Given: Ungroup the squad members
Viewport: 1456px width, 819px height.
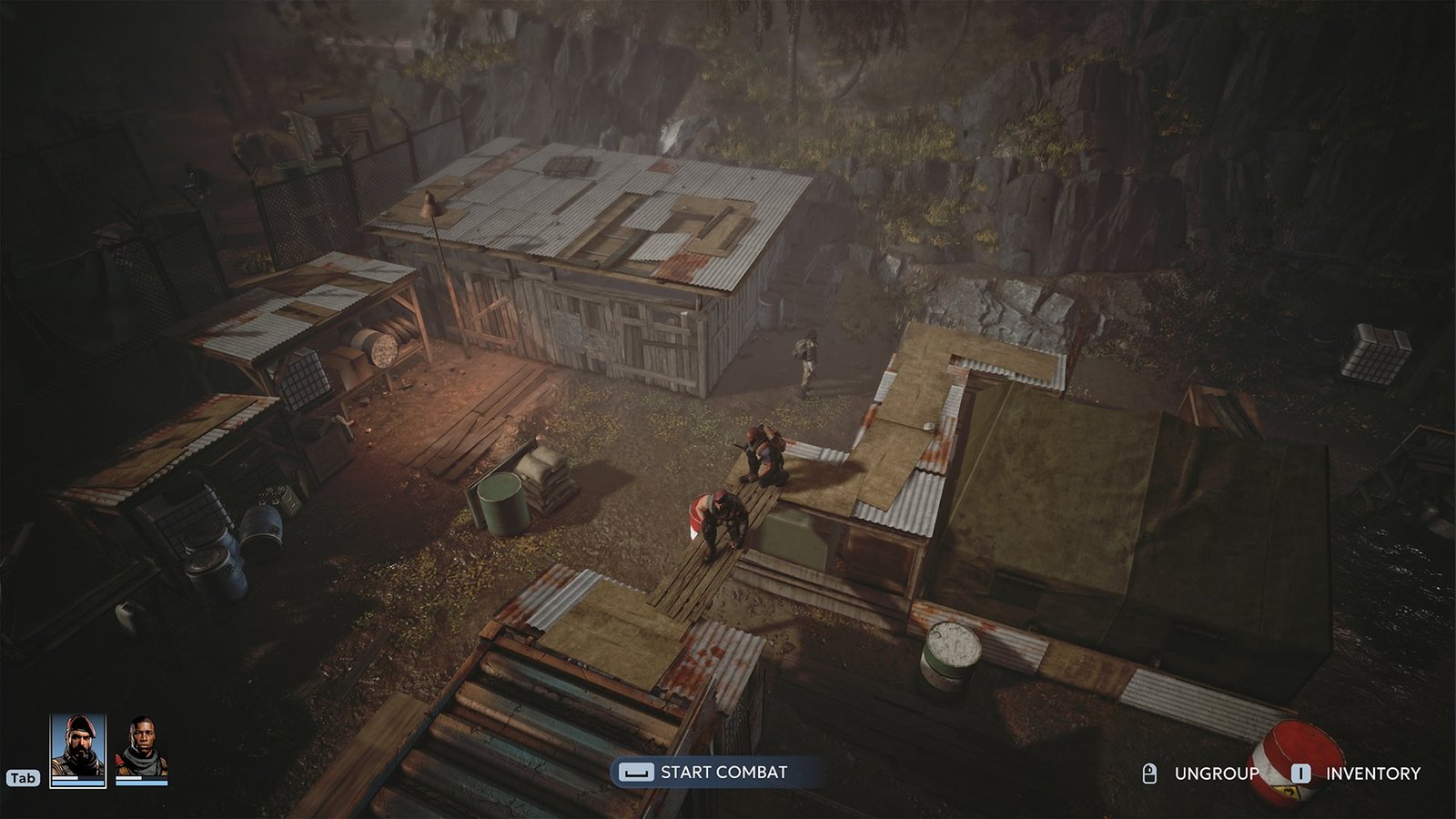Looking at the screenshot, I should tap(1216, 773).
